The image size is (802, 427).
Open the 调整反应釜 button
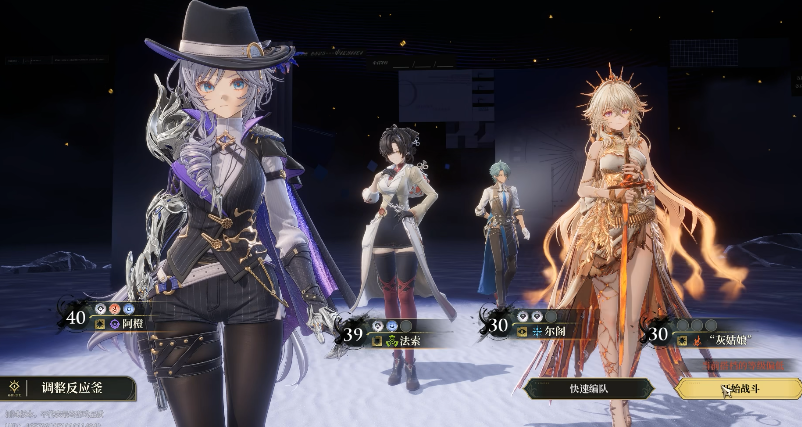(x=70, y=387)
